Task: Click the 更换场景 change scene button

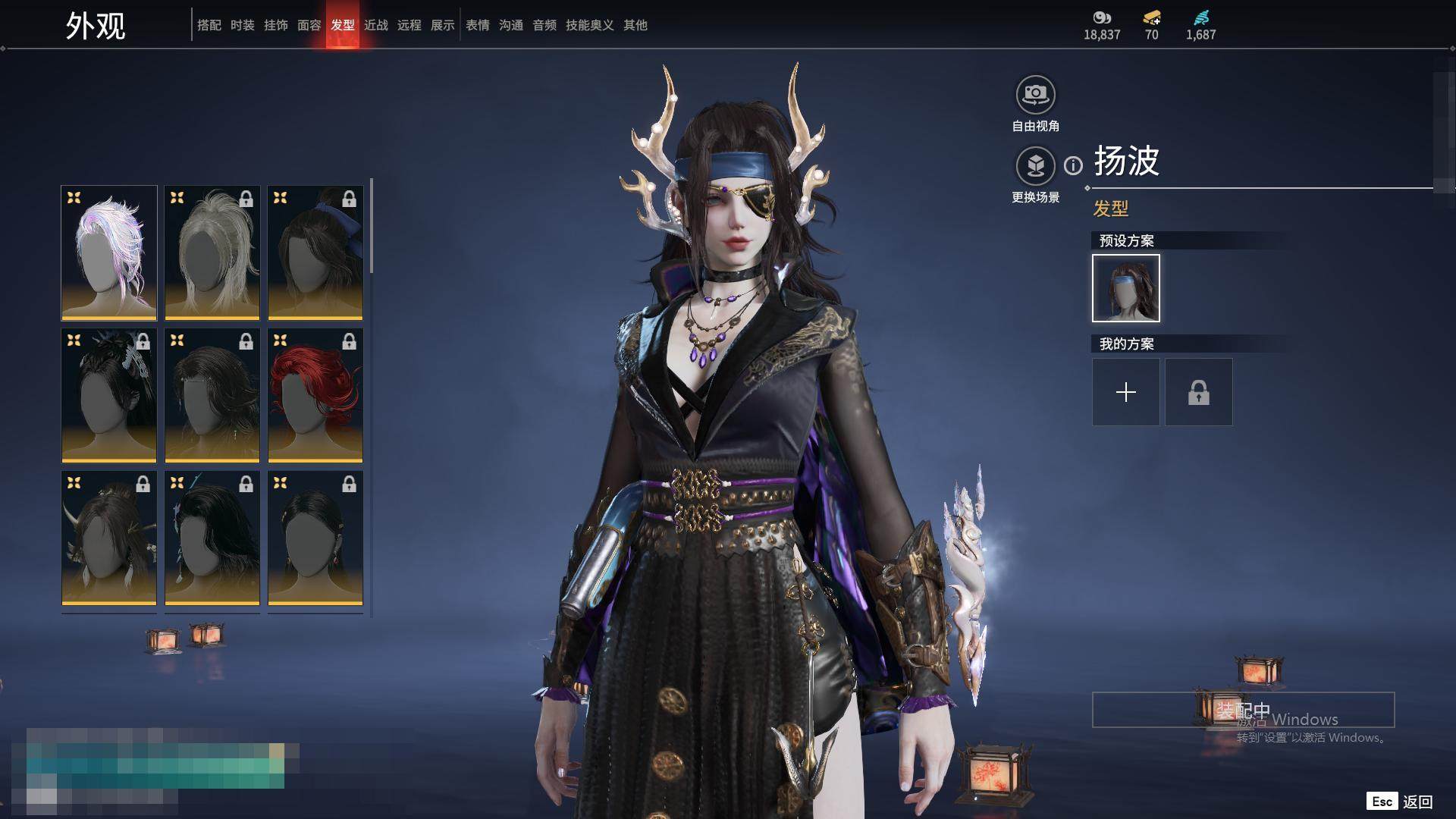Action: point(1035,167)
